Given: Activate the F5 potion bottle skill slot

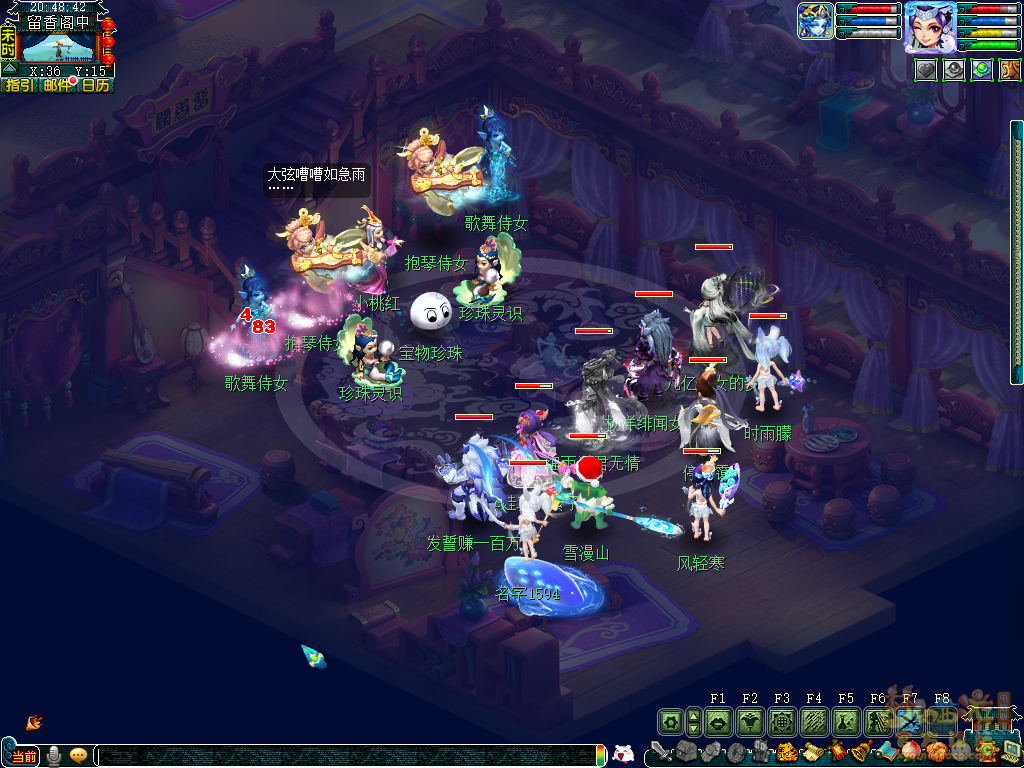Looking at the screenshot, I should coord(846,721).
